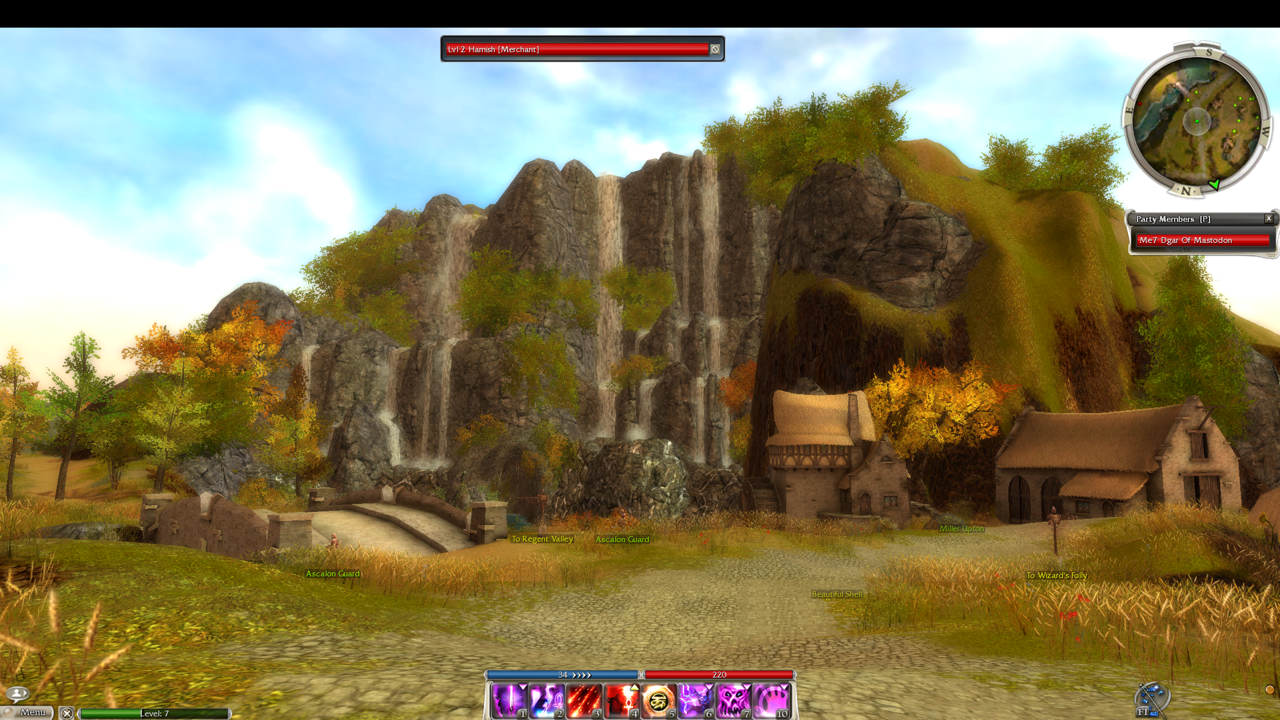Open the Menu button
The width and height of the screenshot is (1280, 720).
click(x=32, y=712)
